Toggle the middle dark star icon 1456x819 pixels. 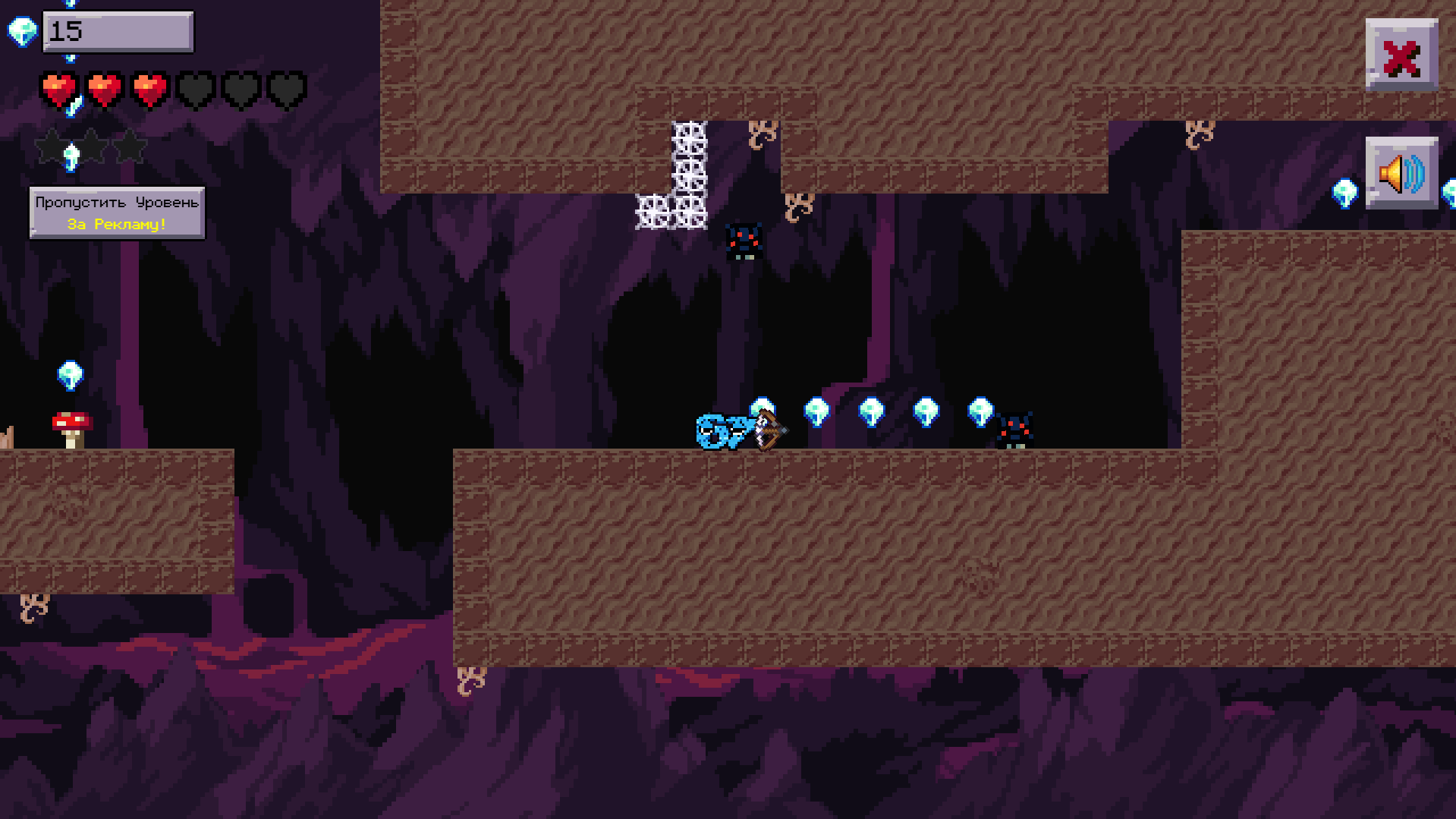point(91,146)
